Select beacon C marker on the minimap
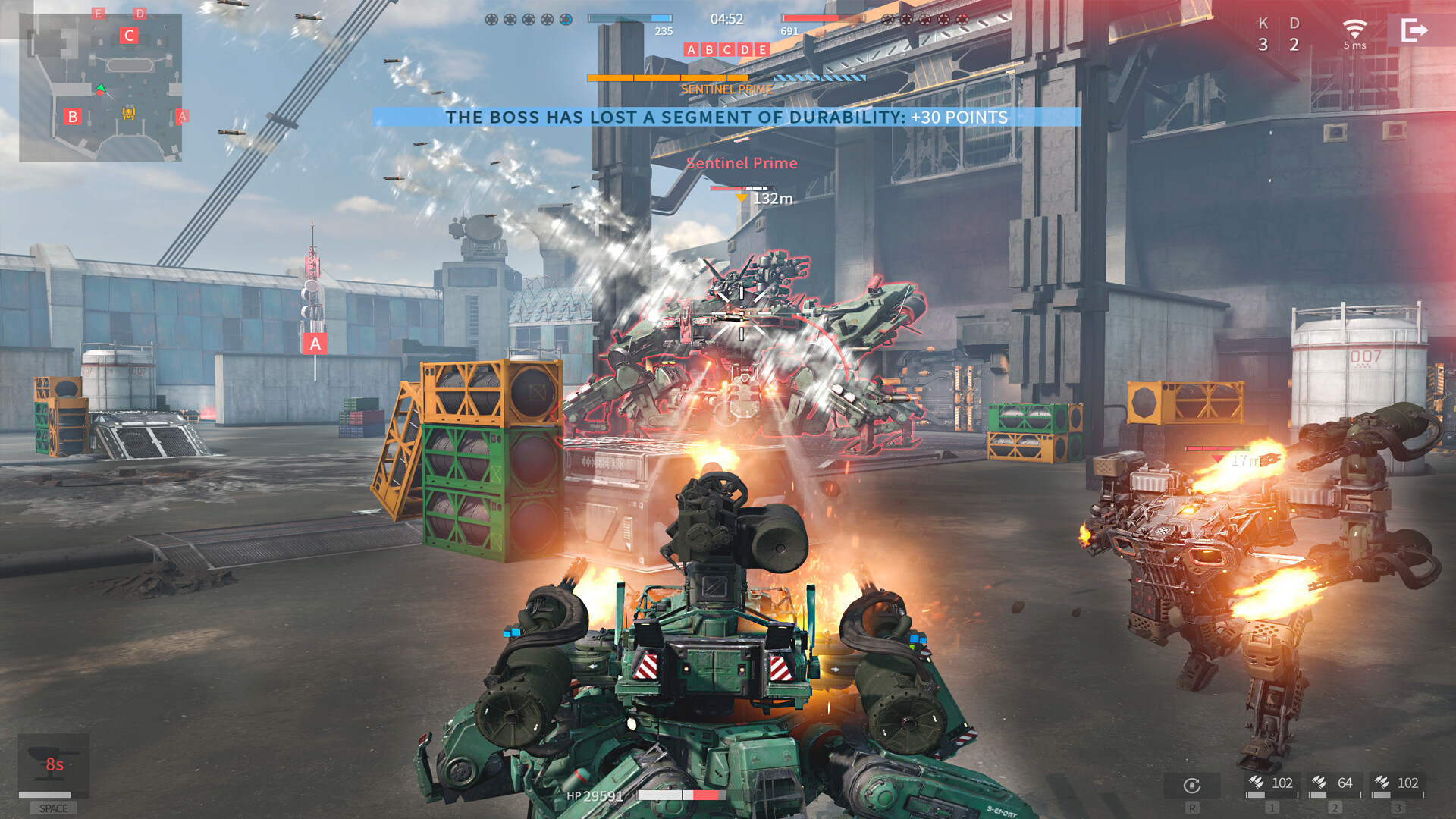 coord(128,36)
